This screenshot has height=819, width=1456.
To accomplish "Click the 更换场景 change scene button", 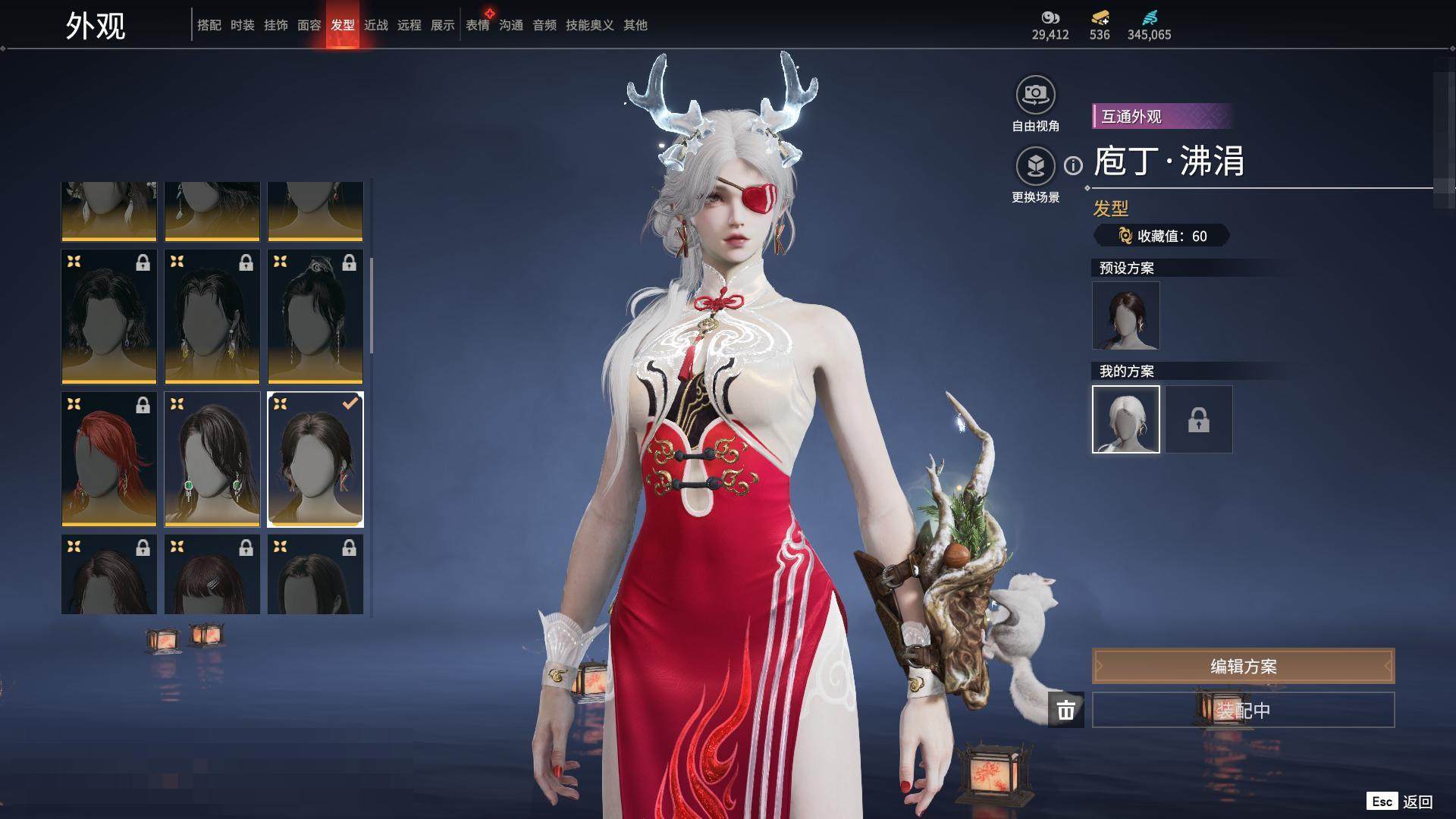I will (x=1035, y=166).
